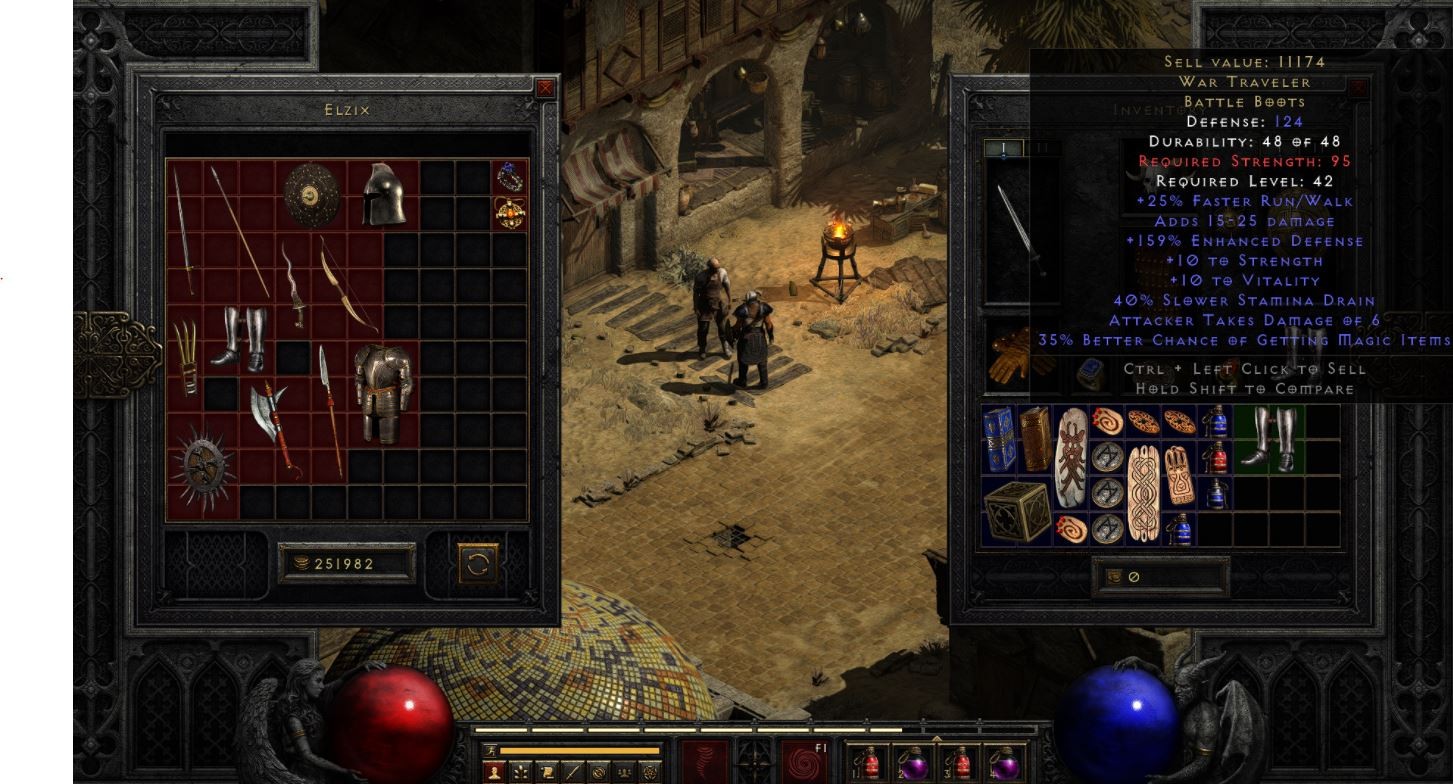Click the crossed-out circle toolbar icon
Image resolution: width=1453 pixels, height=784 pixels.
(x=597, y=772)
